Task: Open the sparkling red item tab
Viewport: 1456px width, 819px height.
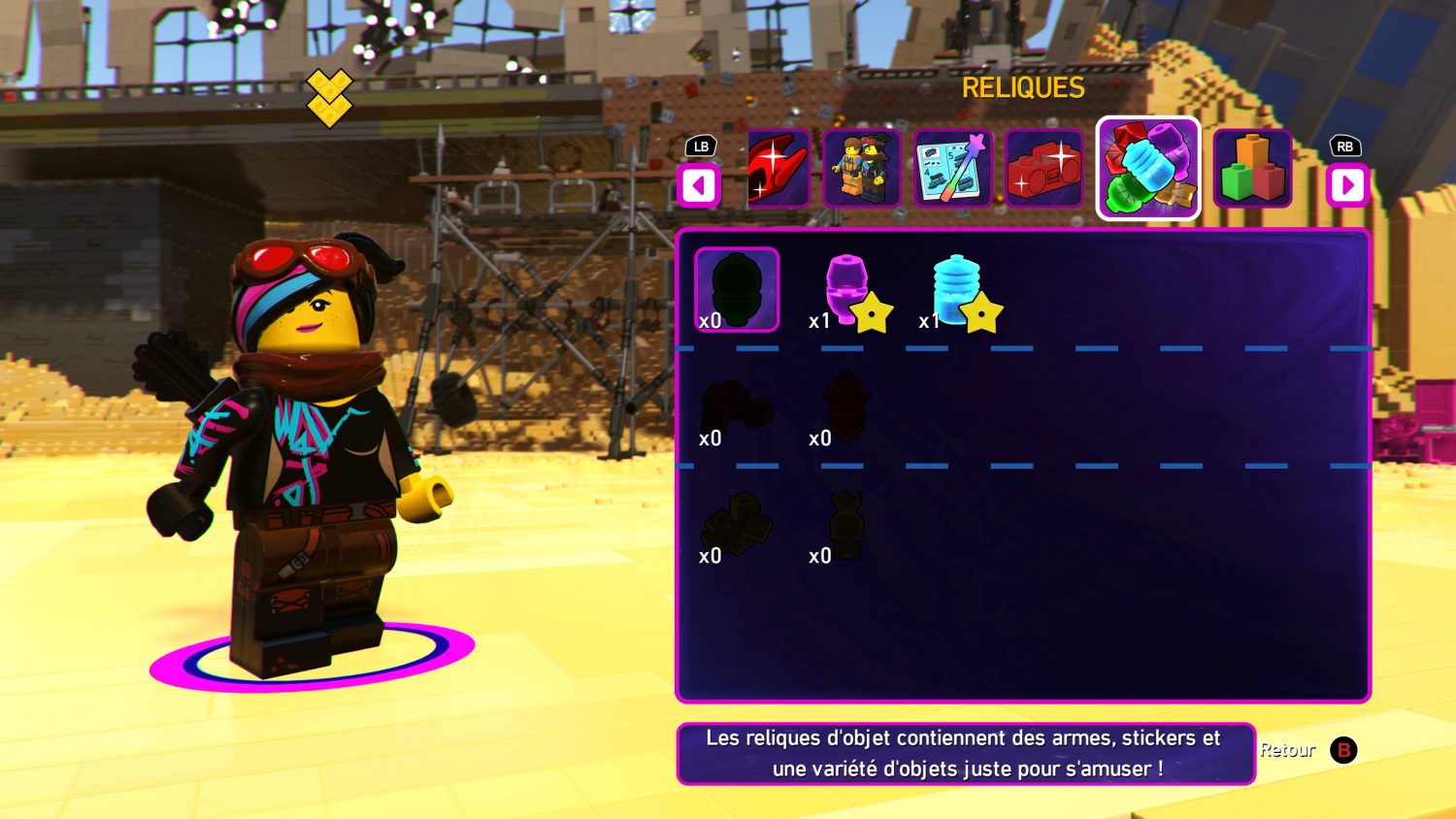Action: 778,169
